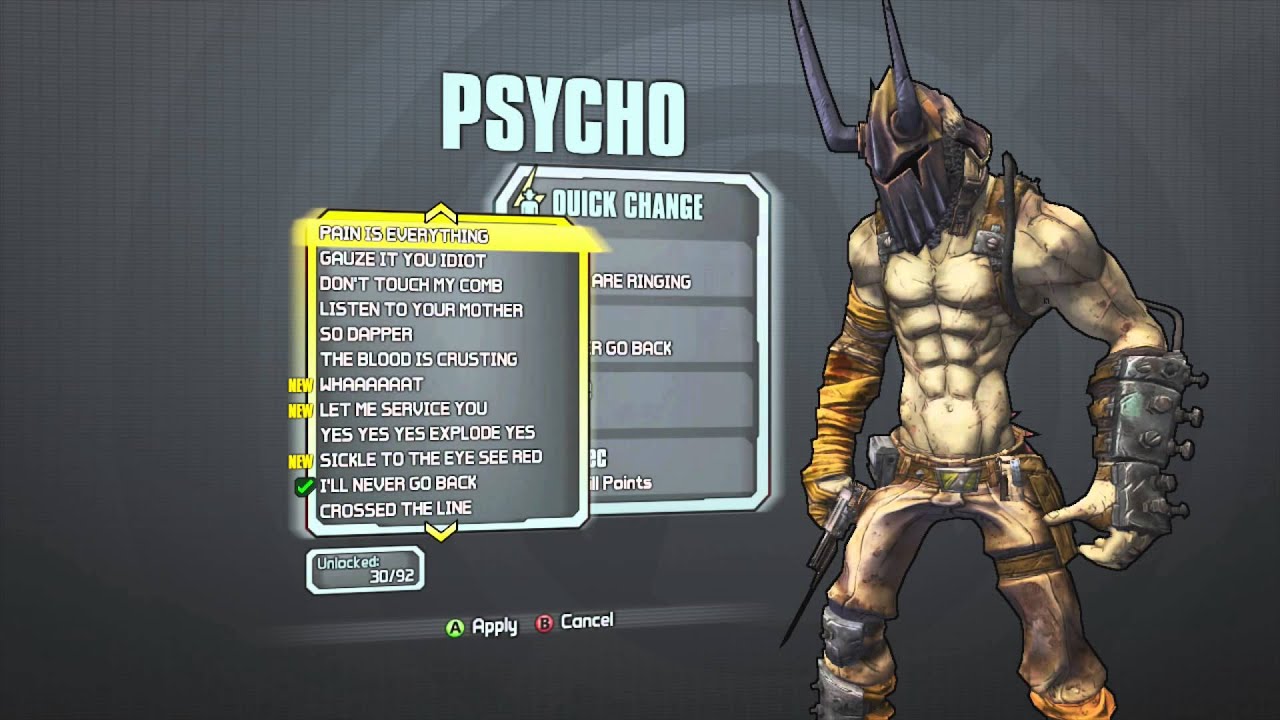Cancel the customization change
1280x720 pixels.
coord(574,622)
